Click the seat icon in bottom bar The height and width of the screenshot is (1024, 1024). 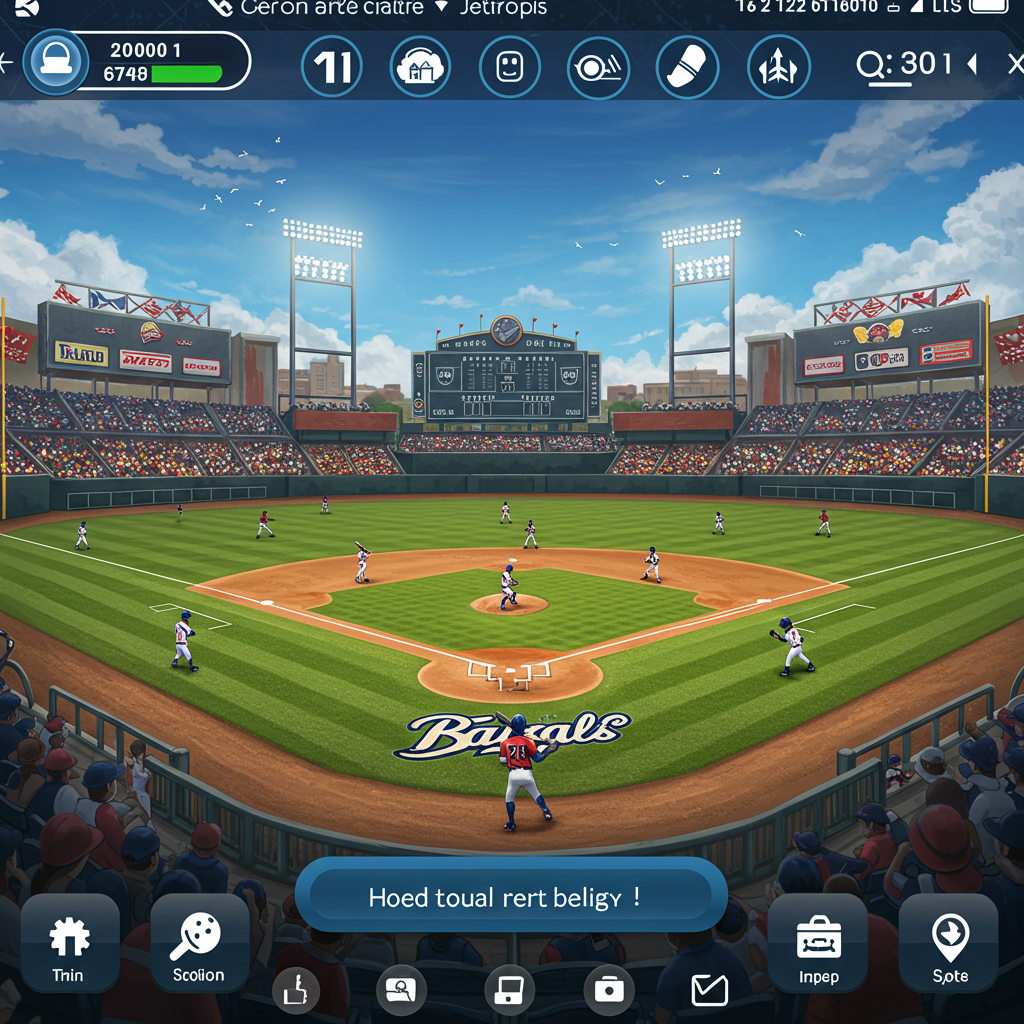pos(296,991)
